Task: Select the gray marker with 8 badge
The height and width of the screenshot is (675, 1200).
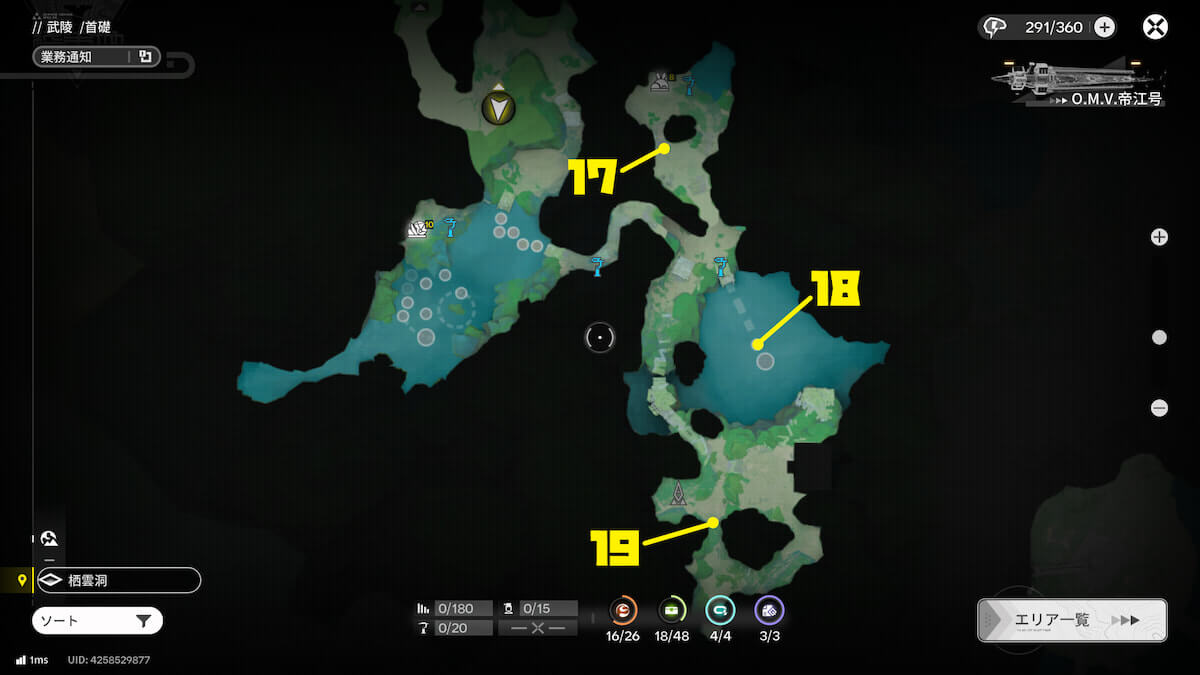Action: point(660,82)
